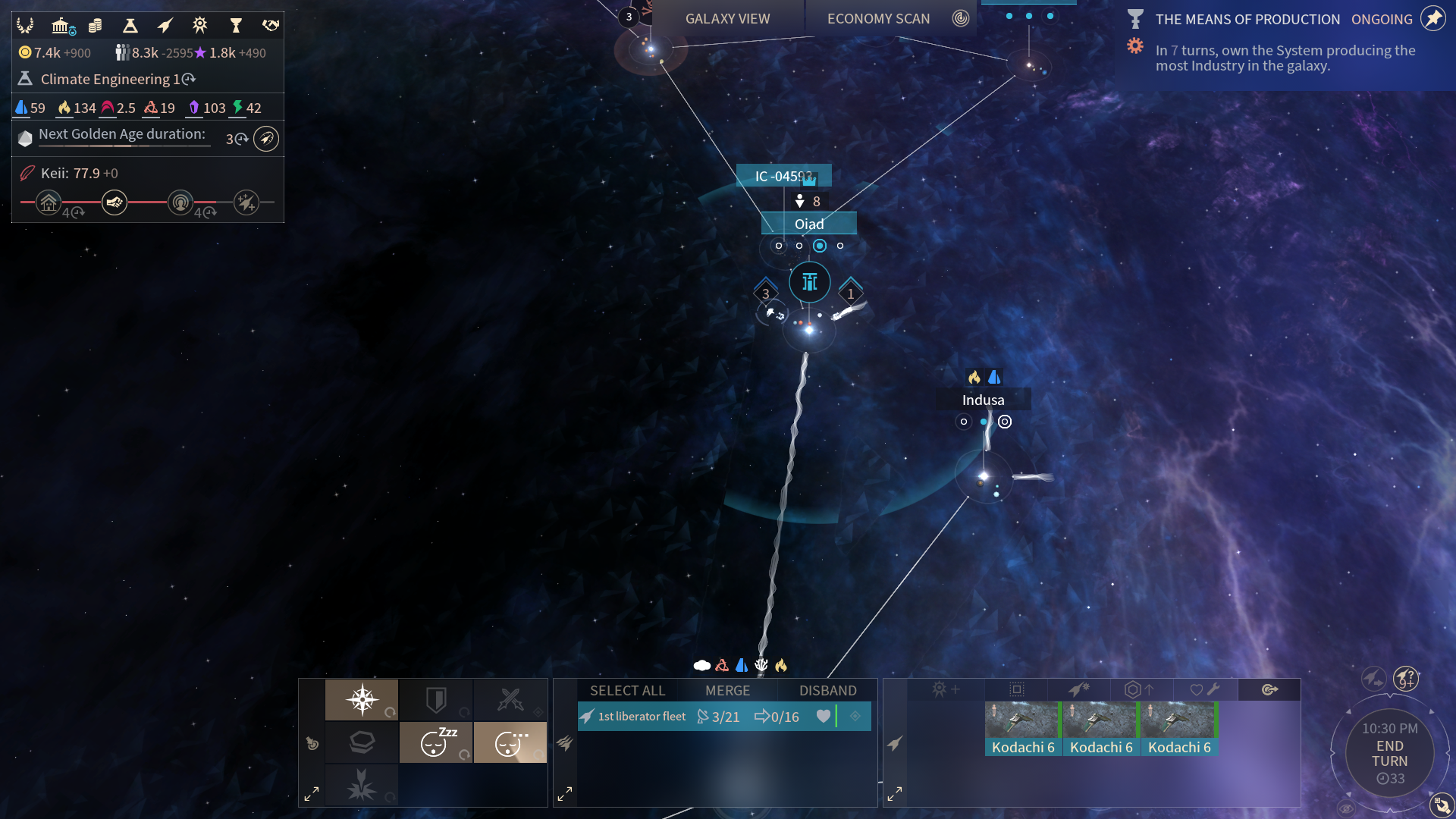This screenshot has width=1456, height=819.
Task: Pick the first Kodachi 6 ship card
Action: [1023, 729]
